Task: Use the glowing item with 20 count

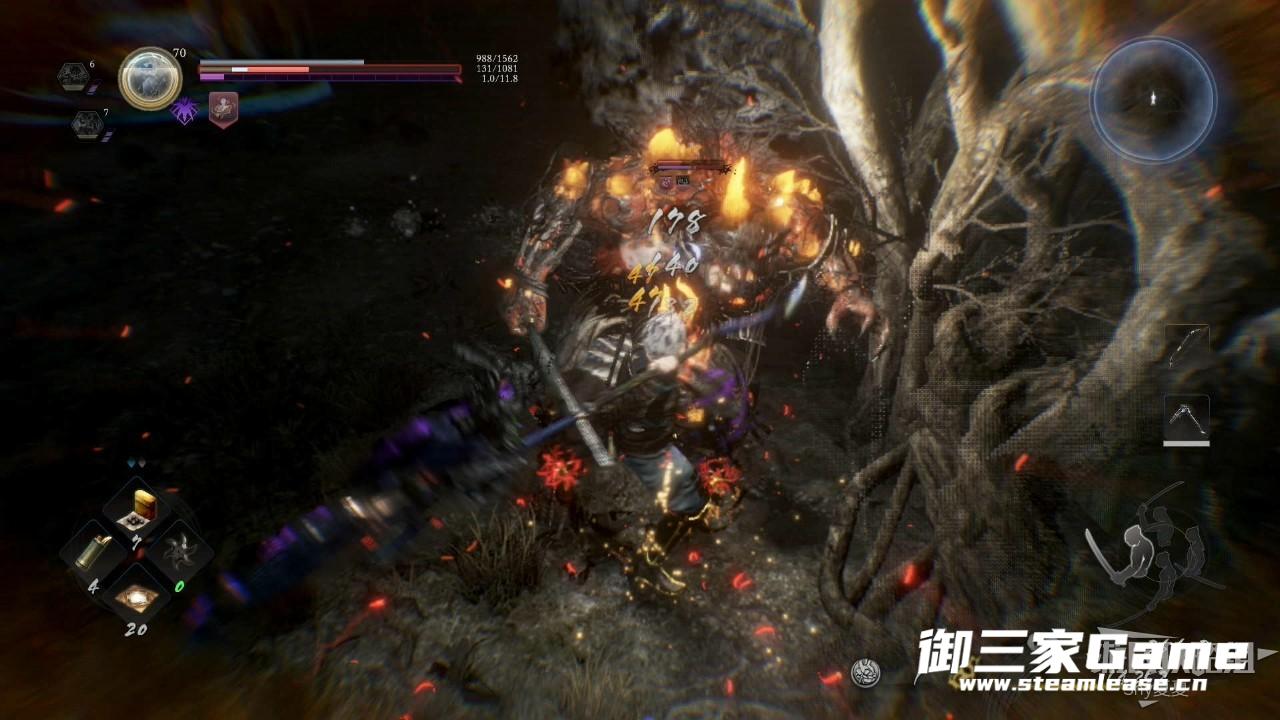Action: pyautogui.click(x=136, y=597)
